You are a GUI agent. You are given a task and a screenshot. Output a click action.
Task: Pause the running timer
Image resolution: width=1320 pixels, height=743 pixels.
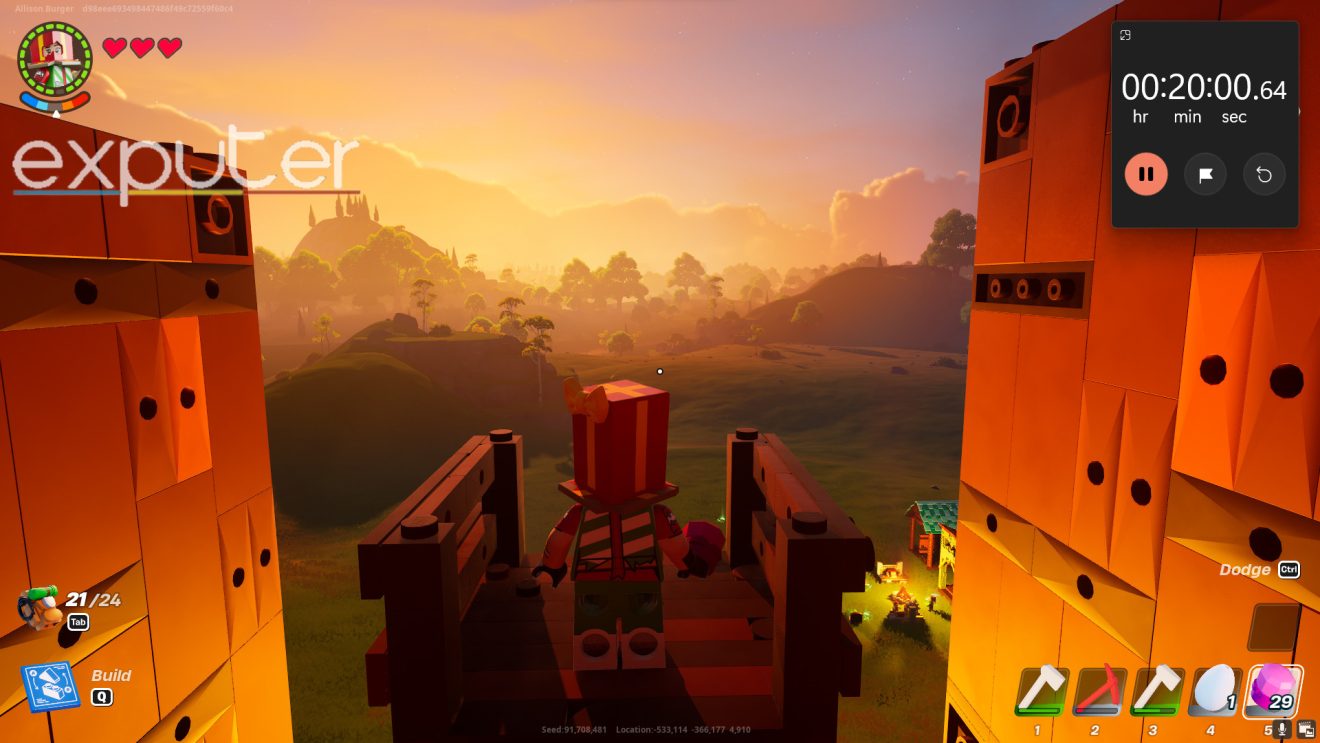(1146, 173)
